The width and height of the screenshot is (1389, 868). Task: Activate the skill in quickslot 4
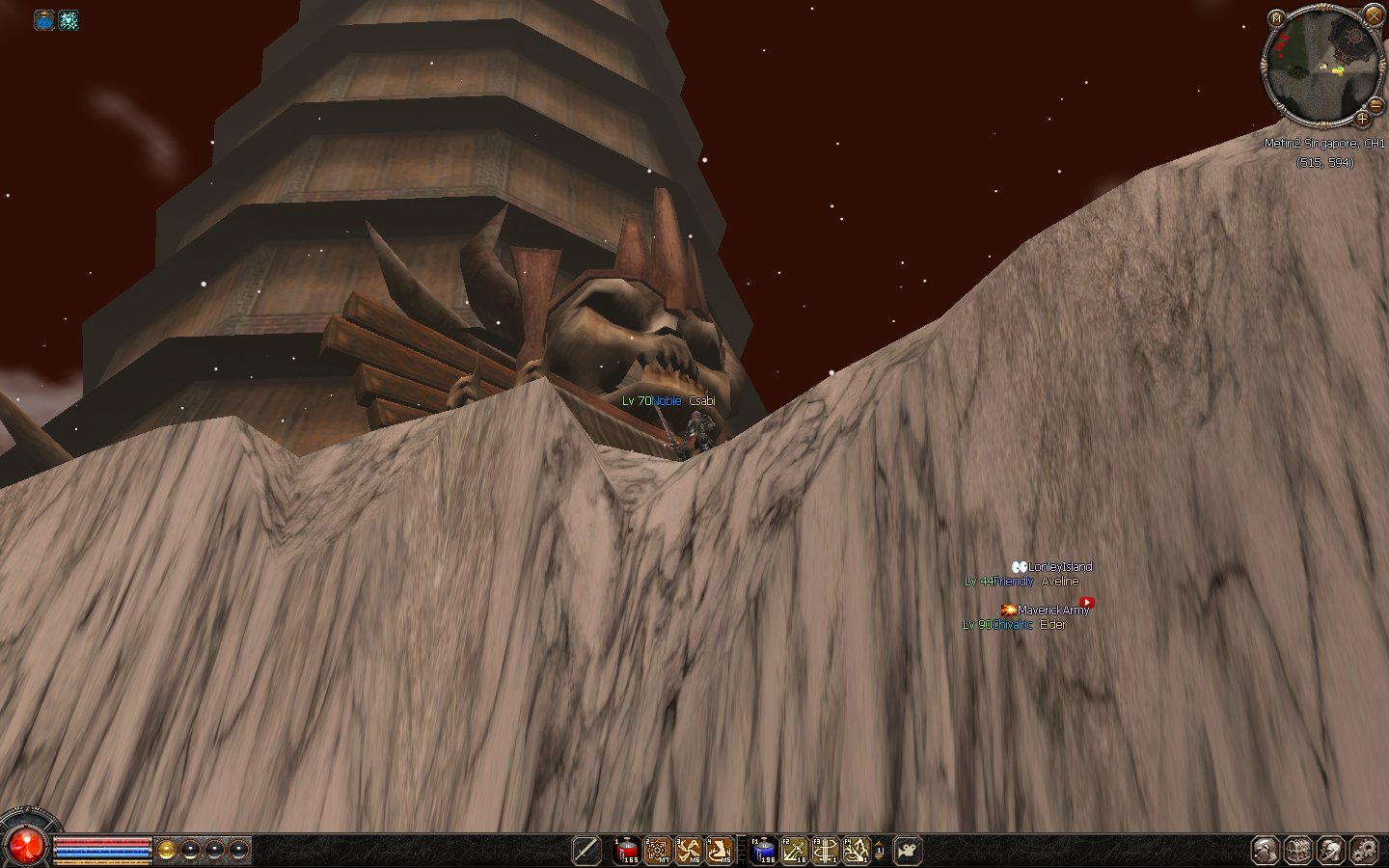tap(720, 850)
